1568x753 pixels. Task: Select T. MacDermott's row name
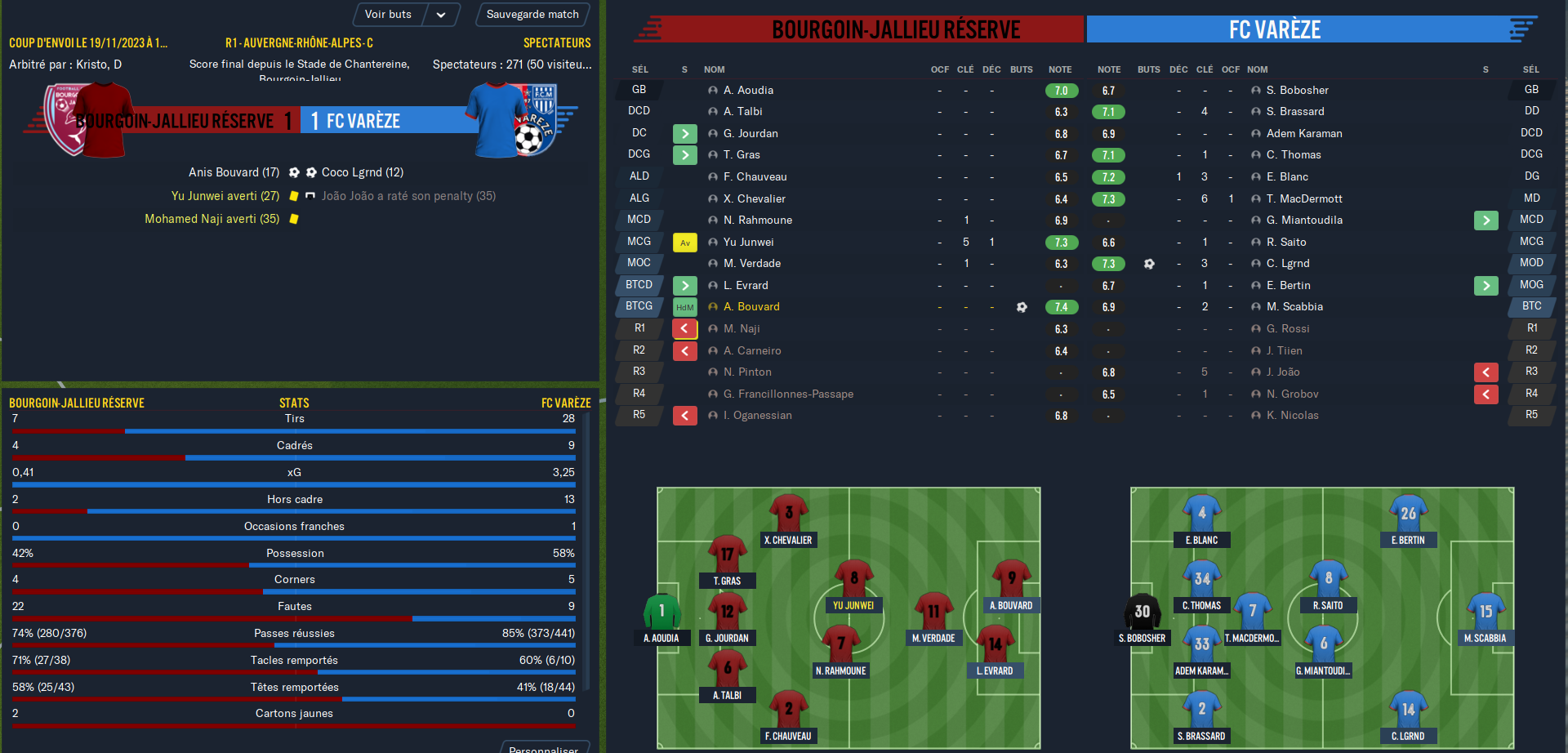point(1304,199)
